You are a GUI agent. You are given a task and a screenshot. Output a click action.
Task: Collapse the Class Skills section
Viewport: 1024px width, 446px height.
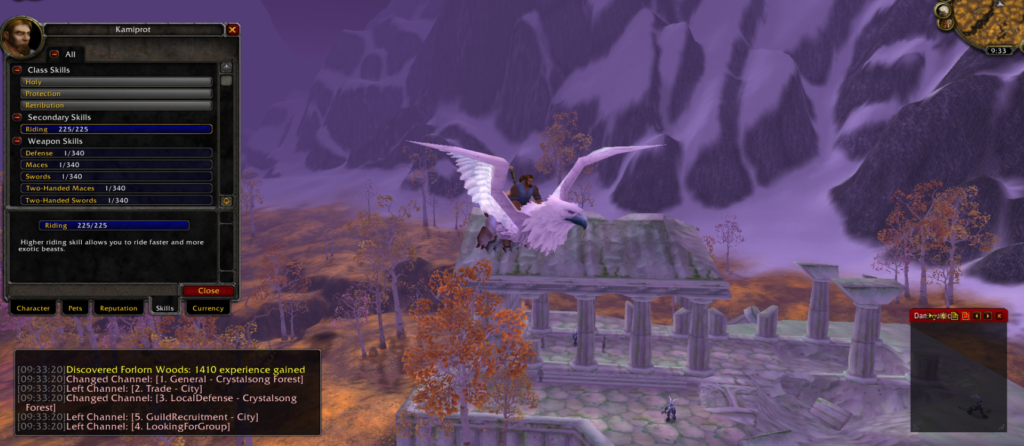tap(17, 70)
